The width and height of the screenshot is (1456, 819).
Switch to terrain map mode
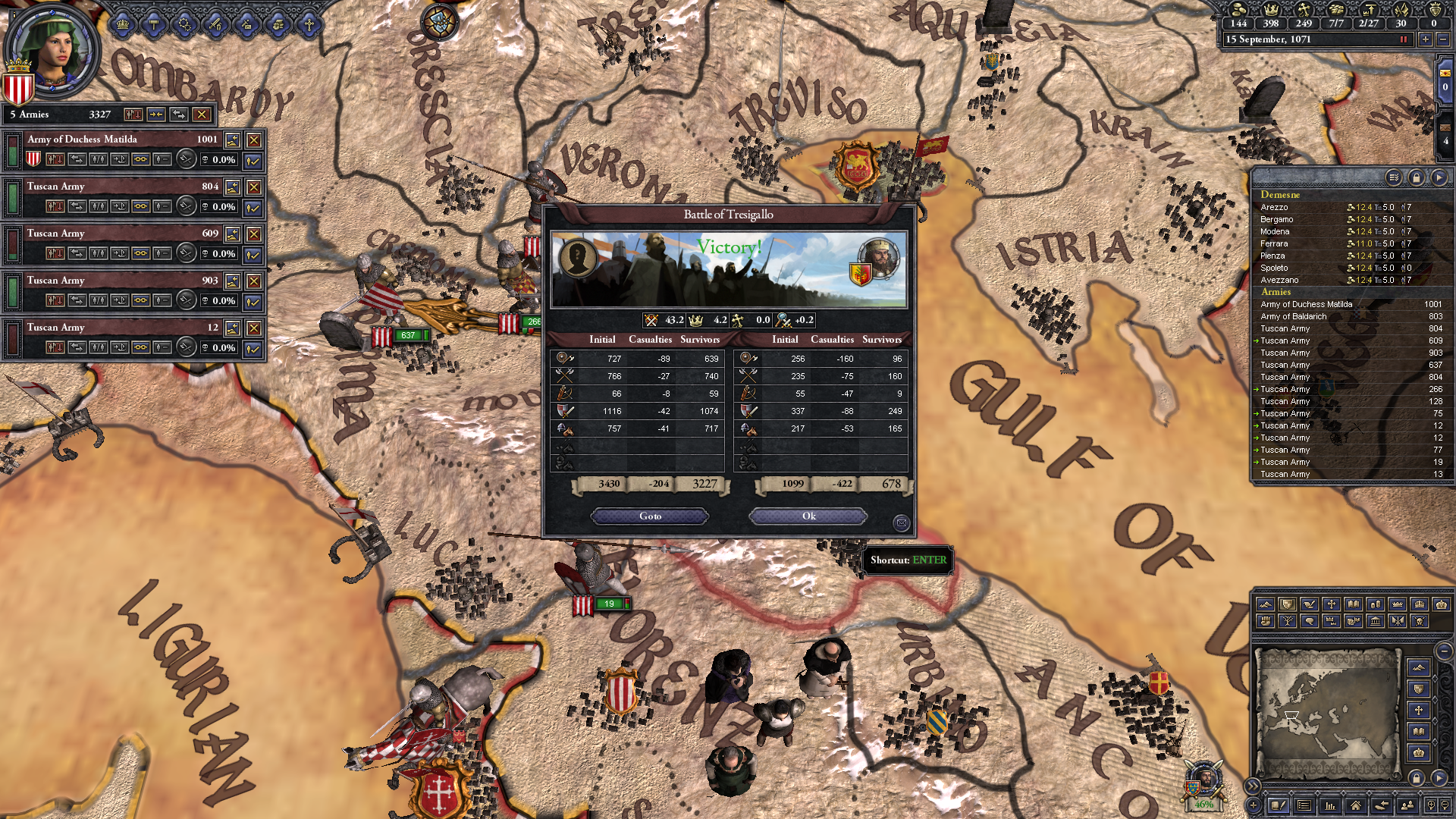click(x=1266, y=605)
